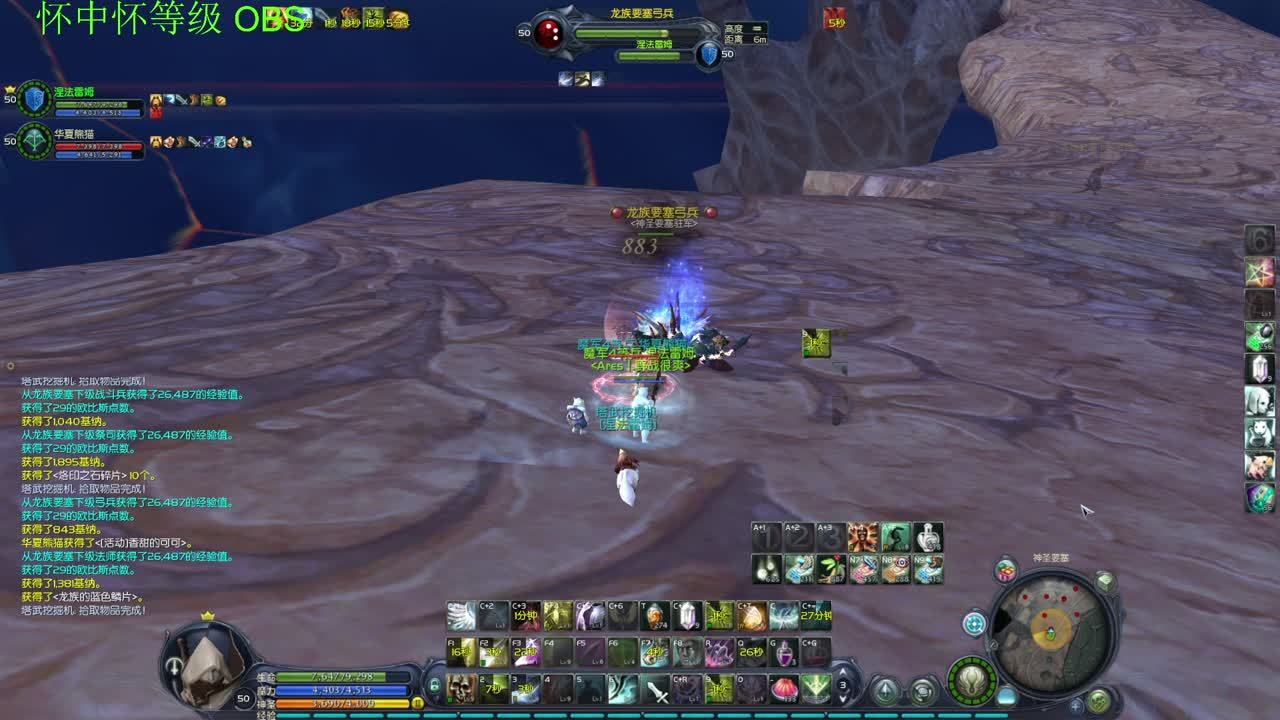
Task: Open the gift box icon beside minimap
Action: pos(1006,571)
